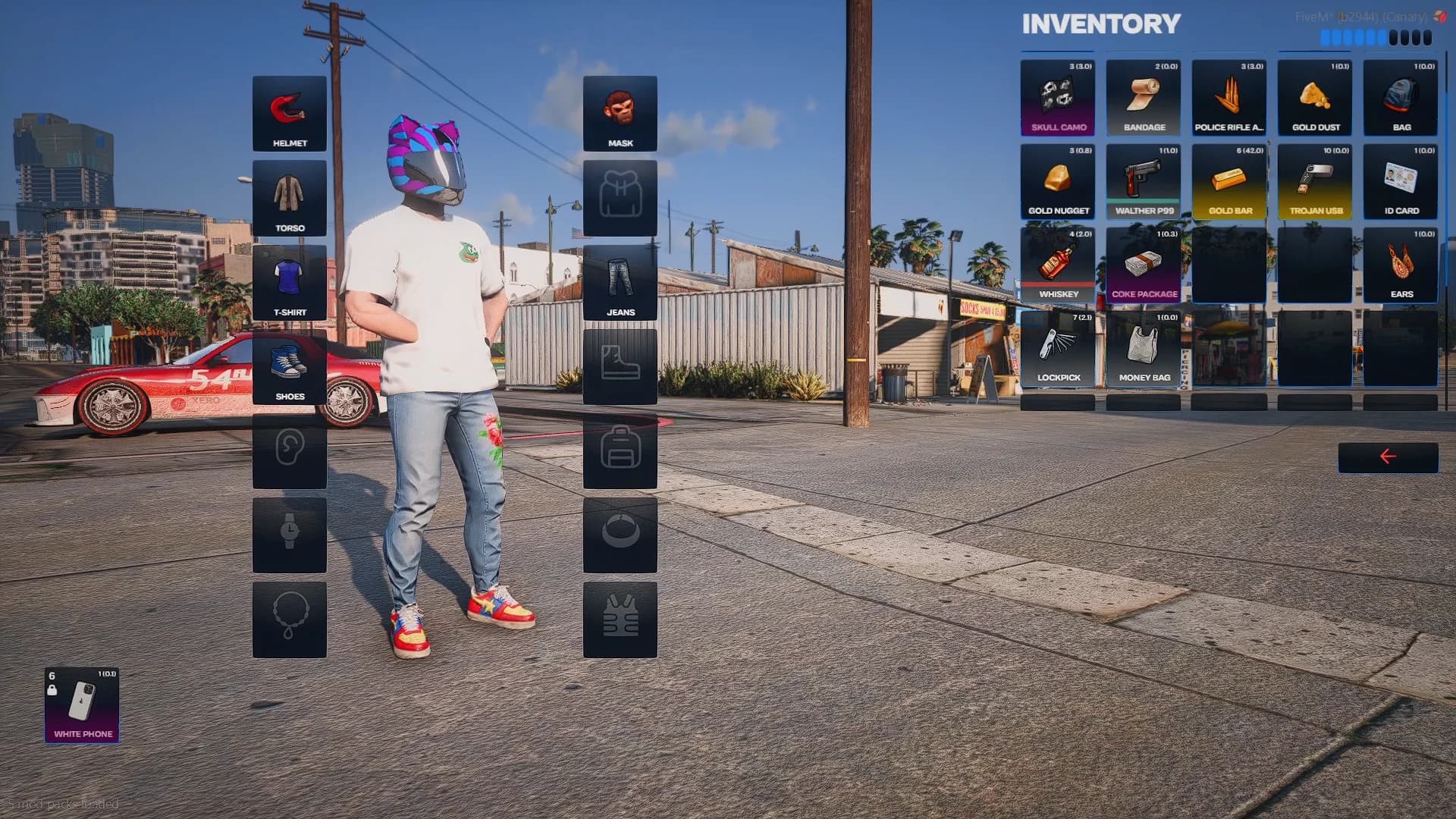This screenshot has width=1456, height=819.
Task: Select the Whiskey bottle item
Action: click(x=1058, y=264)
